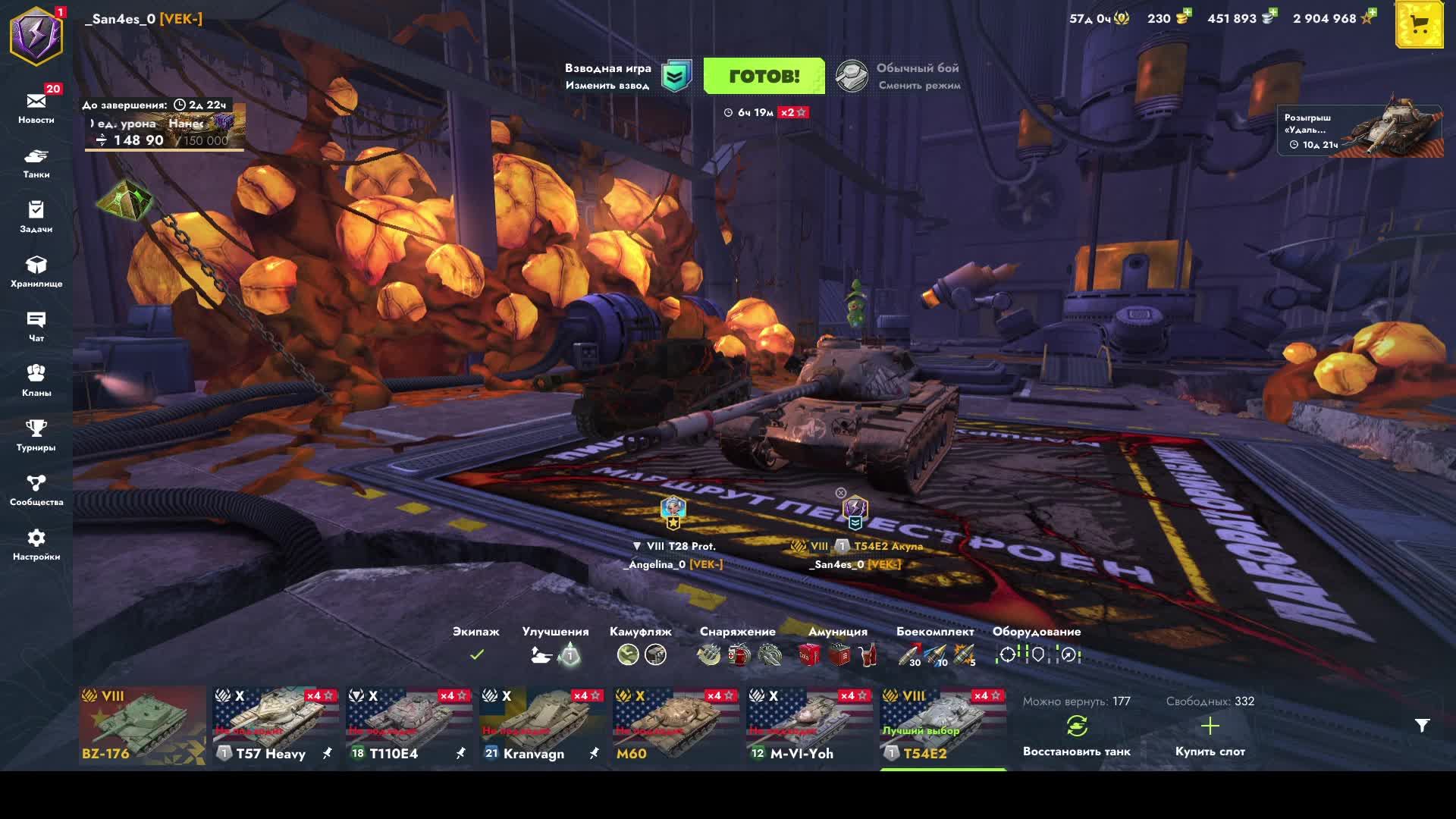Screen dimensions: 1456x819
Task: Click Восстановить танк restore button
Action: point(1076,736)
